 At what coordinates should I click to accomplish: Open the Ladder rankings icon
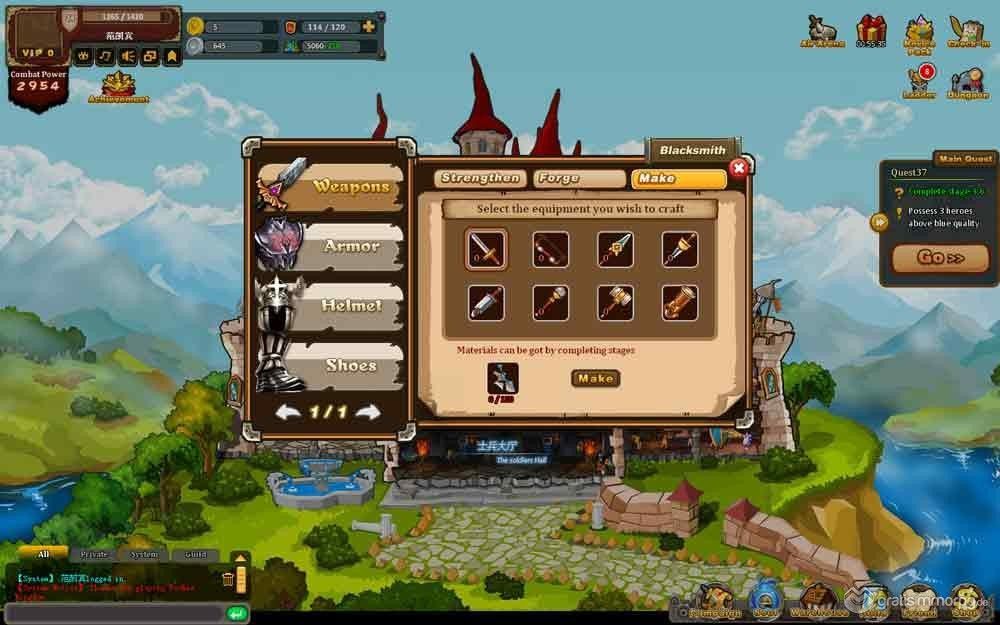point(919,82)
